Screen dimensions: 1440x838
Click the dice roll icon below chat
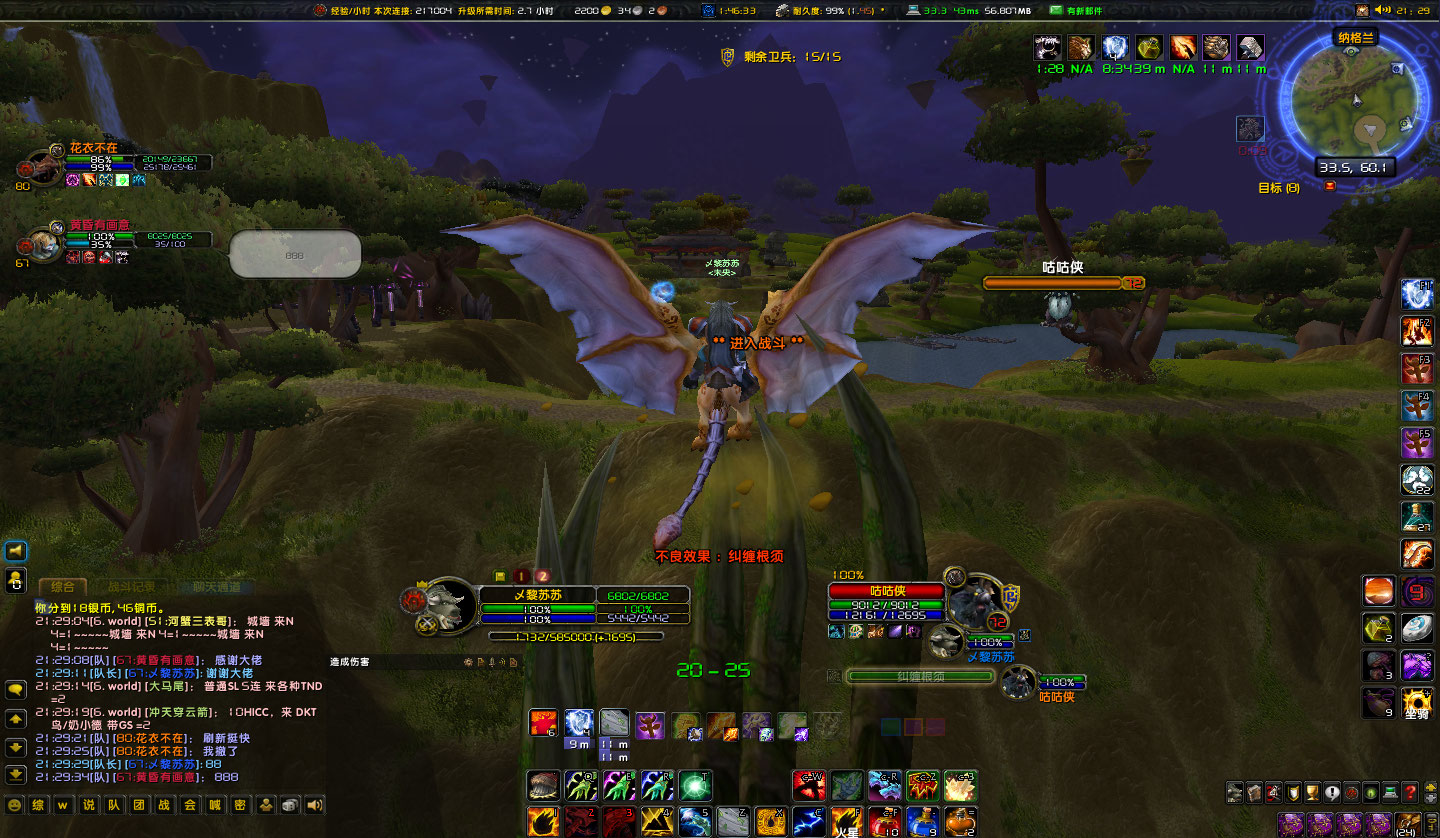click(289, 805)
